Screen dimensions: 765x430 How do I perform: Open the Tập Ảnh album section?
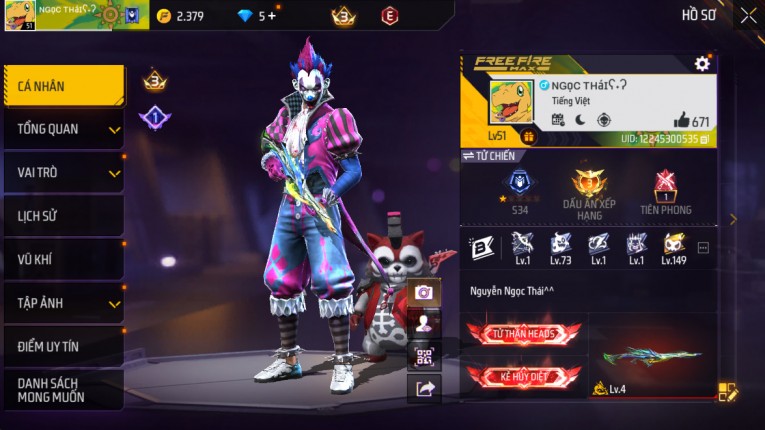64,303
